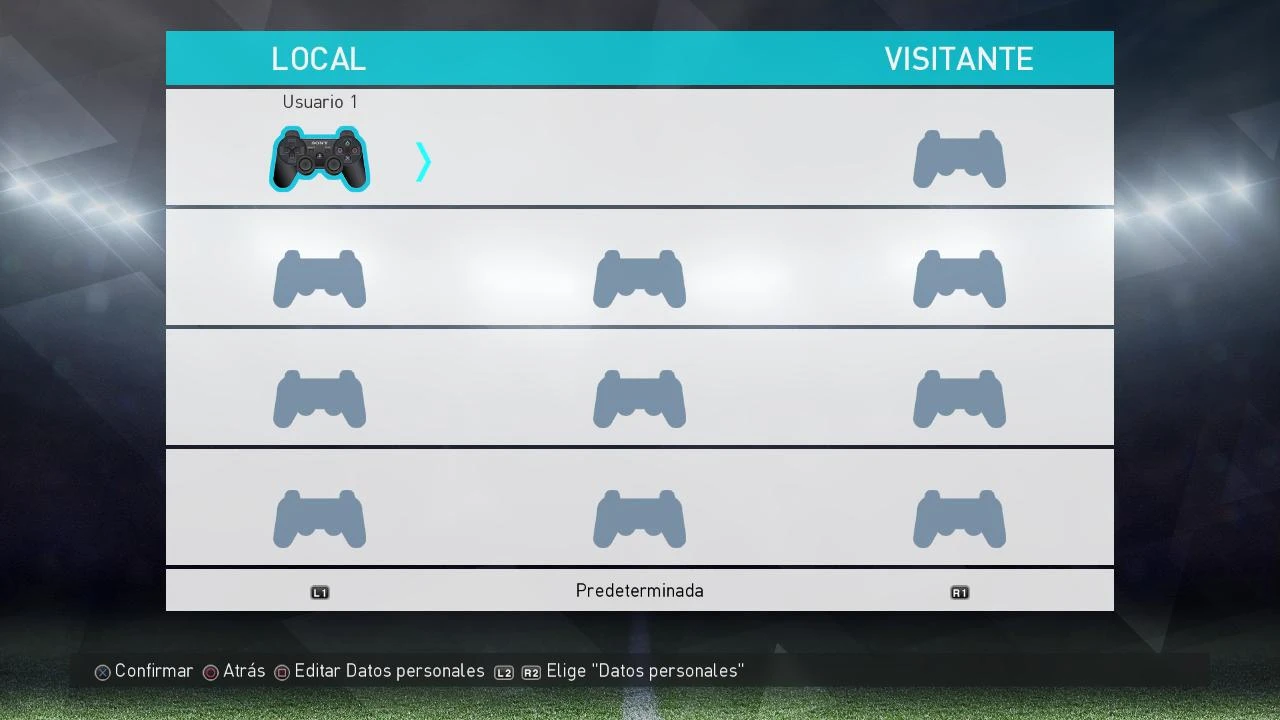
Task: Select the center gamepad icon in row three
Action: [639, 398]
